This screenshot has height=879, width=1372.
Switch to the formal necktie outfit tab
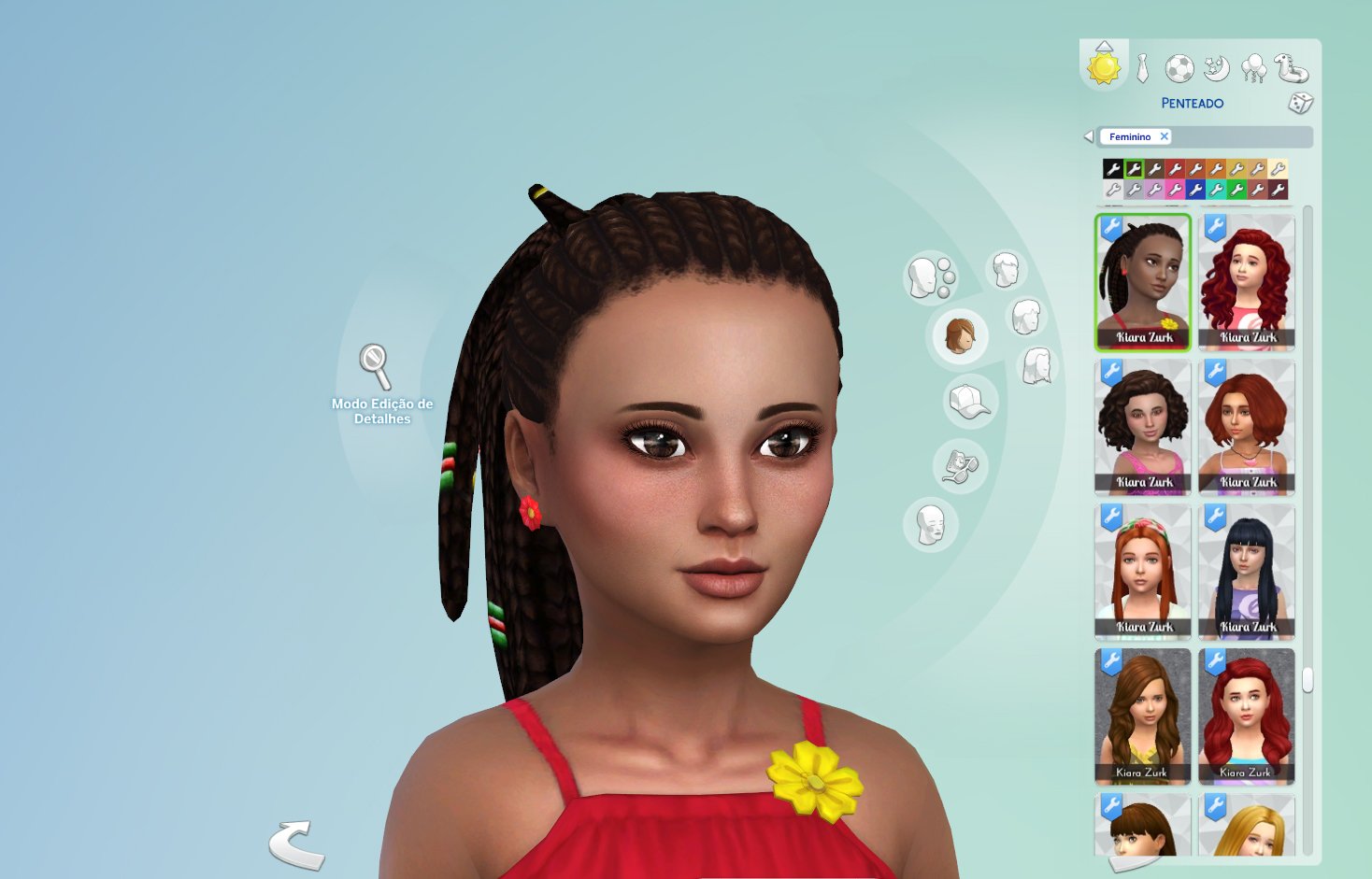click(1142, 68)
